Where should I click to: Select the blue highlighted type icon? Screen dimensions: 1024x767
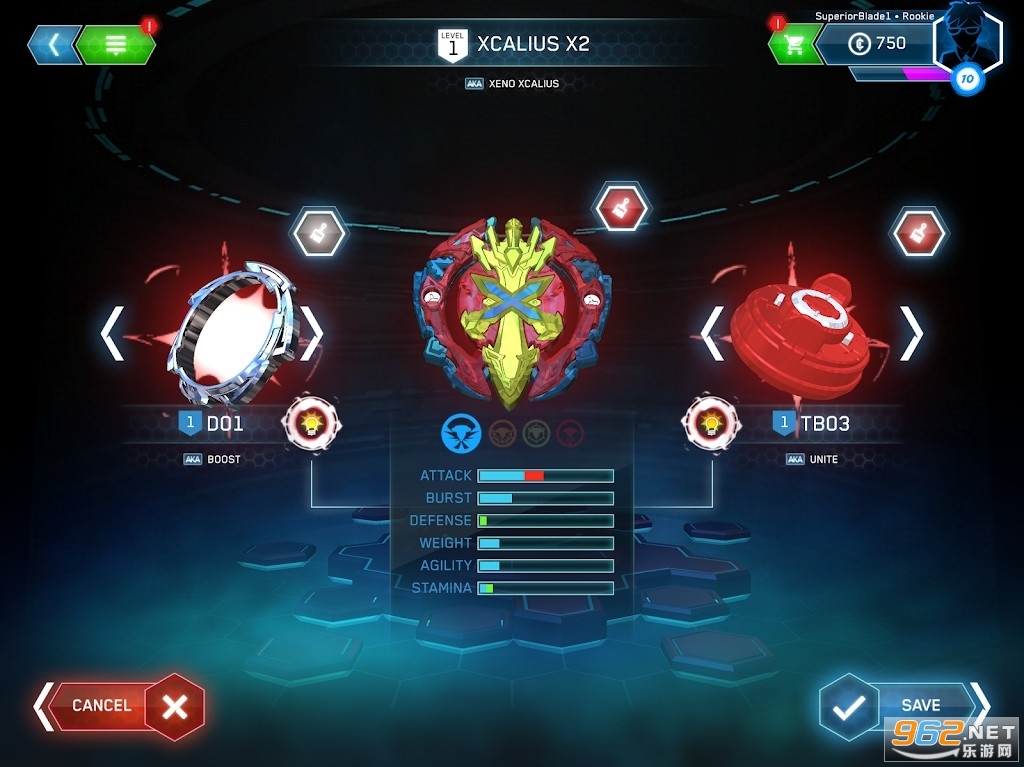coord(461,433)
